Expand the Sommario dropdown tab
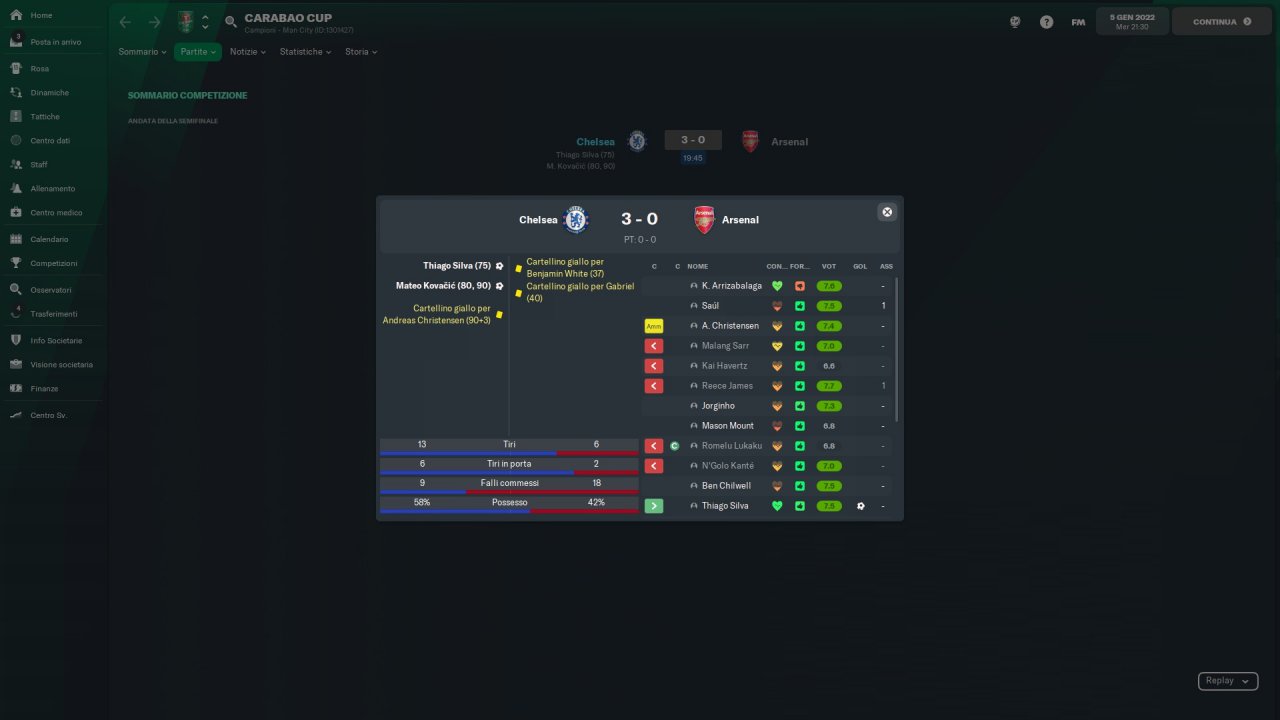1280x720 pixels. [142, 52]
